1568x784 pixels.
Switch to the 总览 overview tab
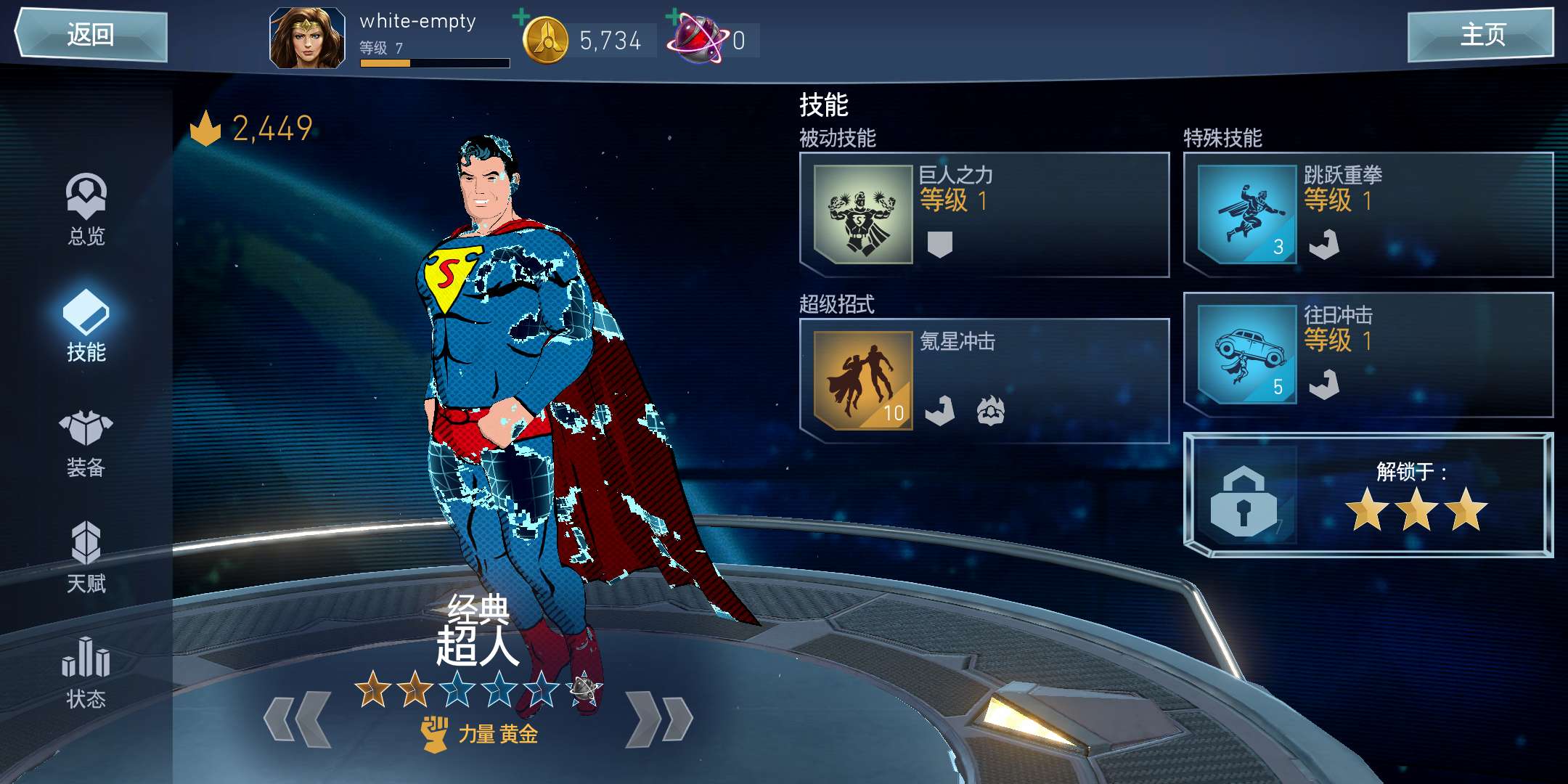86,209
